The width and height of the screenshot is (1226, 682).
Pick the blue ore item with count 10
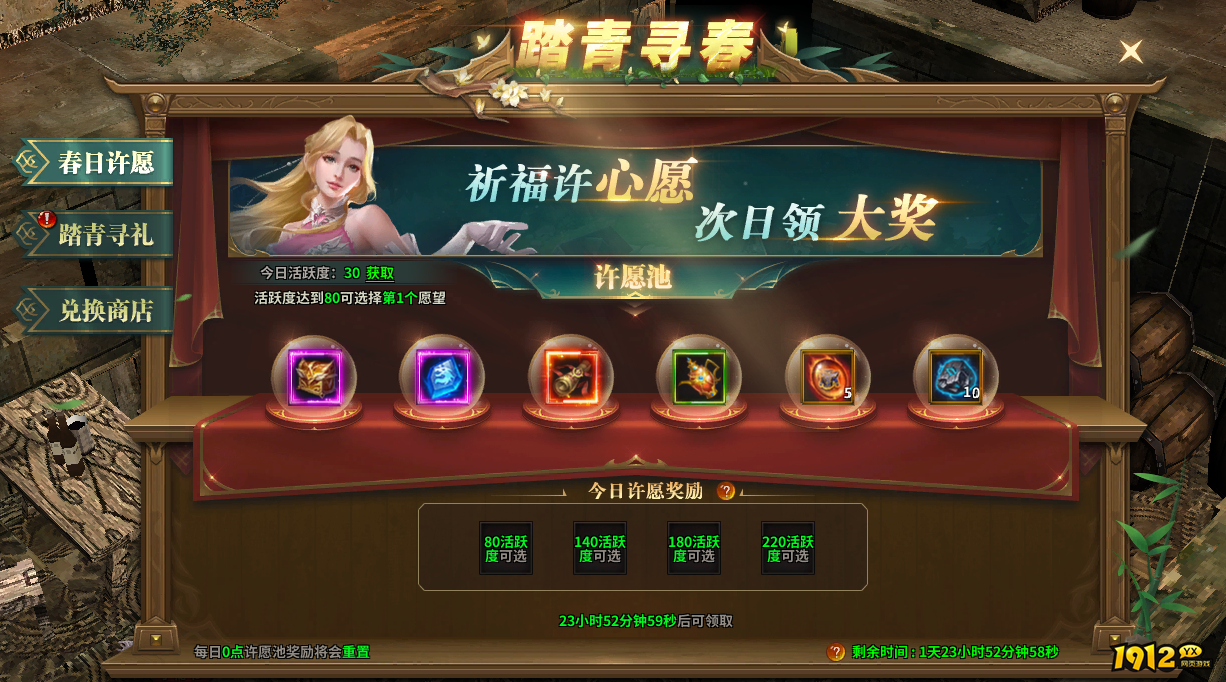pyautogui.click(x=955, y=378)
